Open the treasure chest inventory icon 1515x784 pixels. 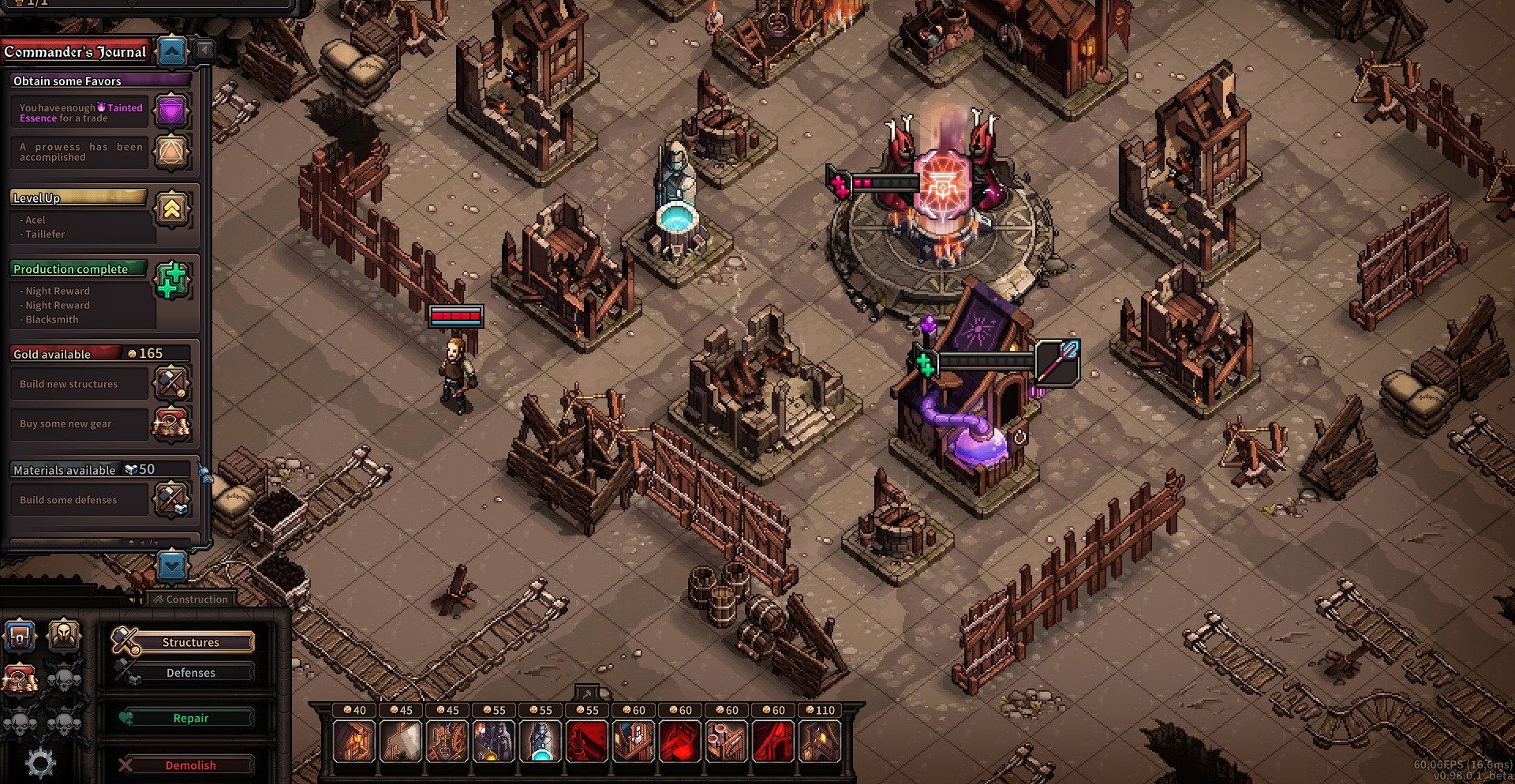pyautogui.click(x=21, y=635)
